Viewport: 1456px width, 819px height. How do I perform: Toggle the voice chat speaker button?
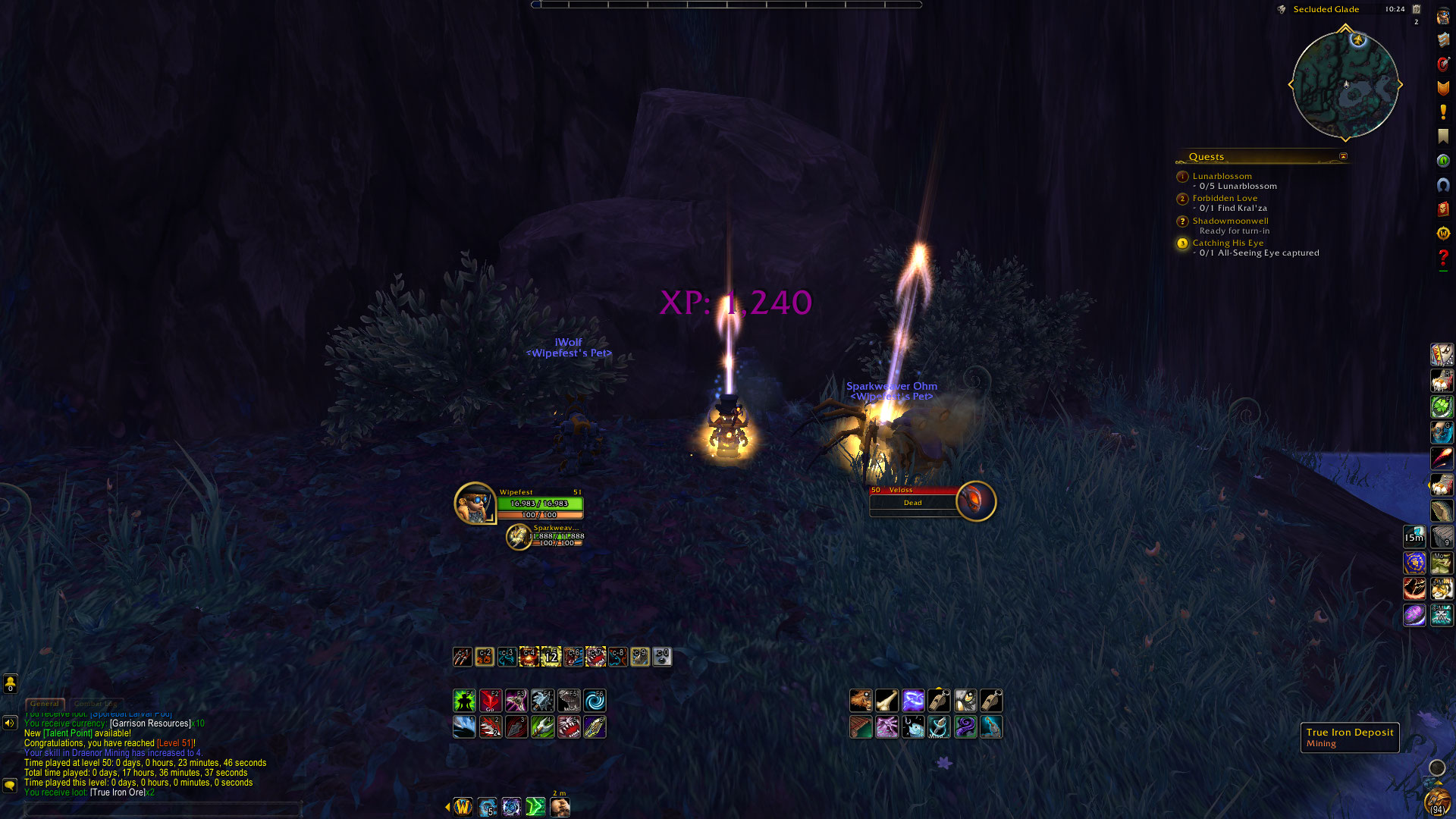click(x=10, y=723)
